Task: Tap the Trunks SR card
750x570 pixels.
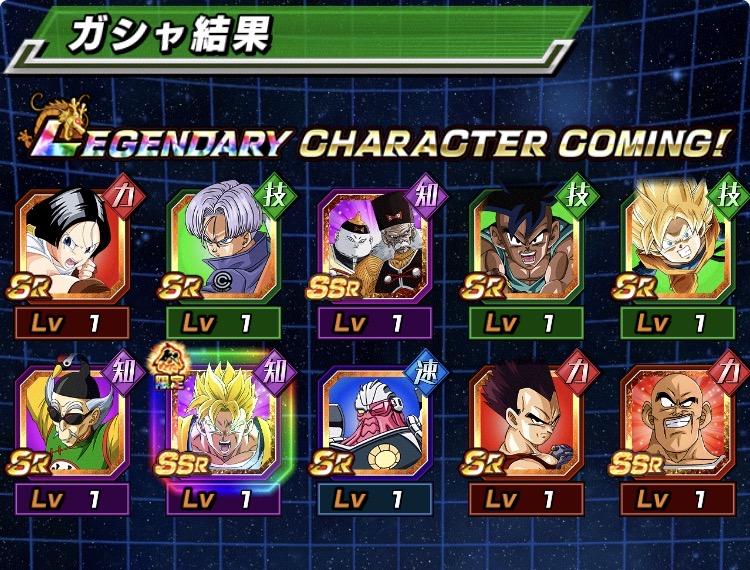Action: tap(223, 245)
